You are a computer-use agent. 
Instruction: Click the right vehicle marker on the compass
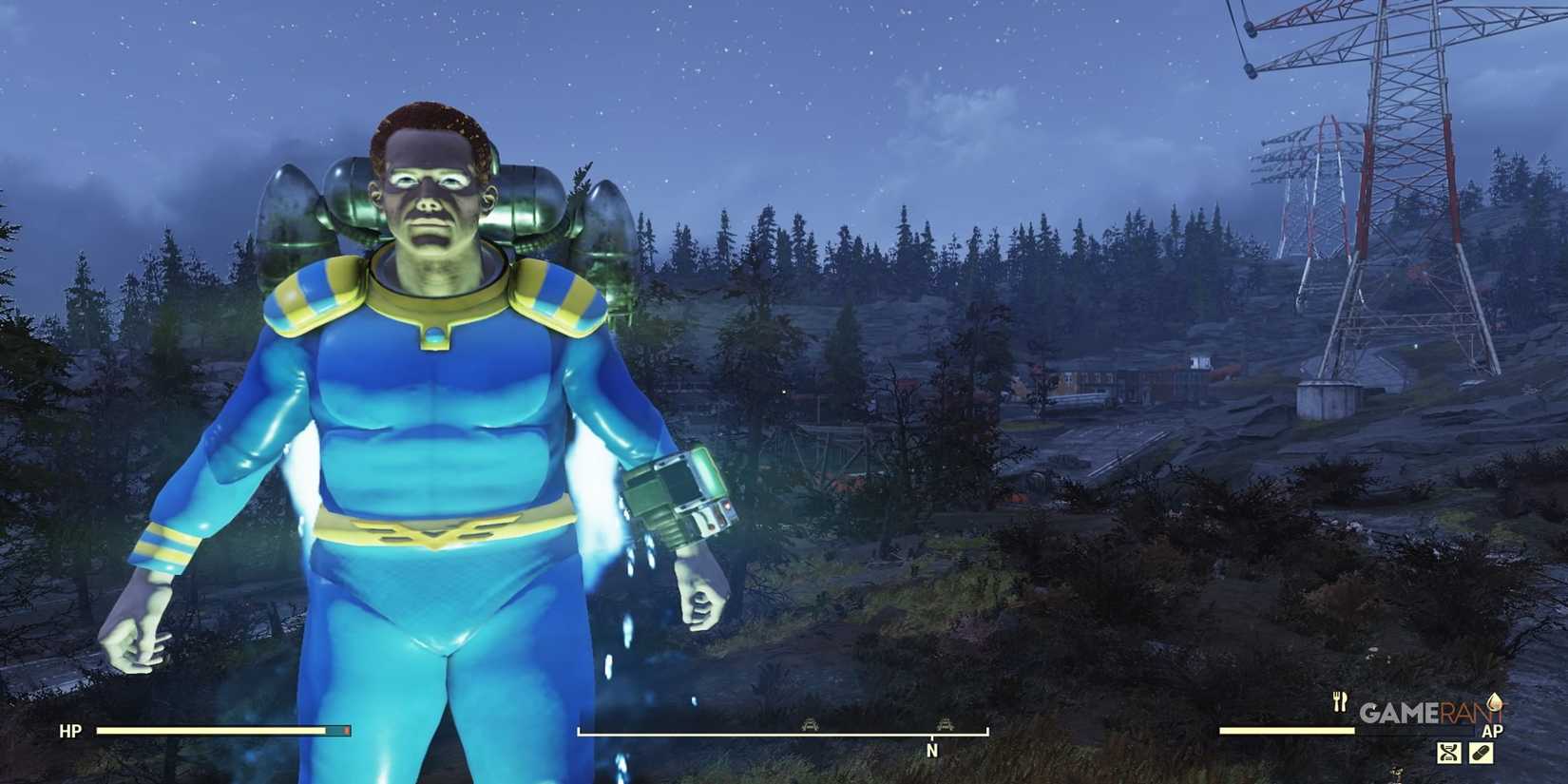(x=946, y=723)
